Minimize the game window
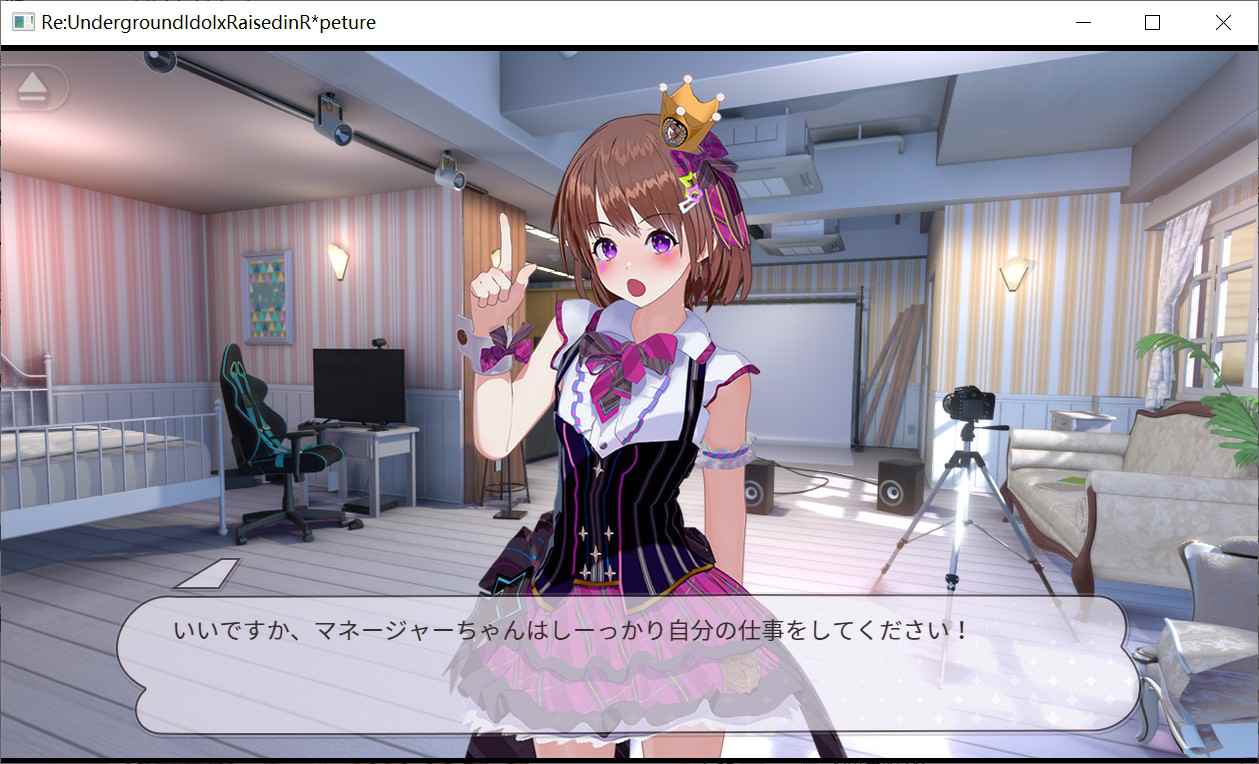The height and width of the screenshot is (764, 1259). [x=1083, y=22]
